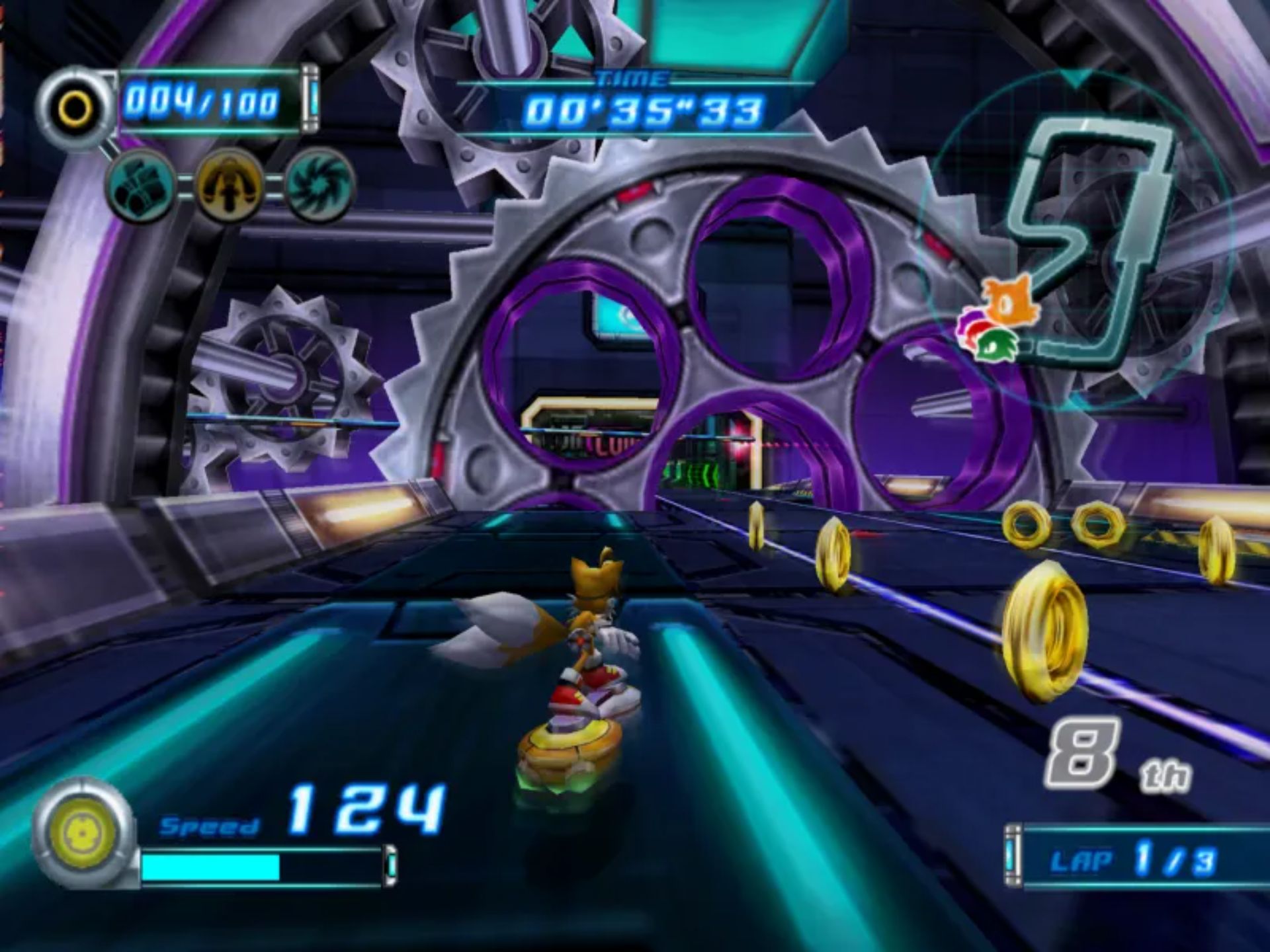Choose the teal swirl gear part icon

click(320, 184)
